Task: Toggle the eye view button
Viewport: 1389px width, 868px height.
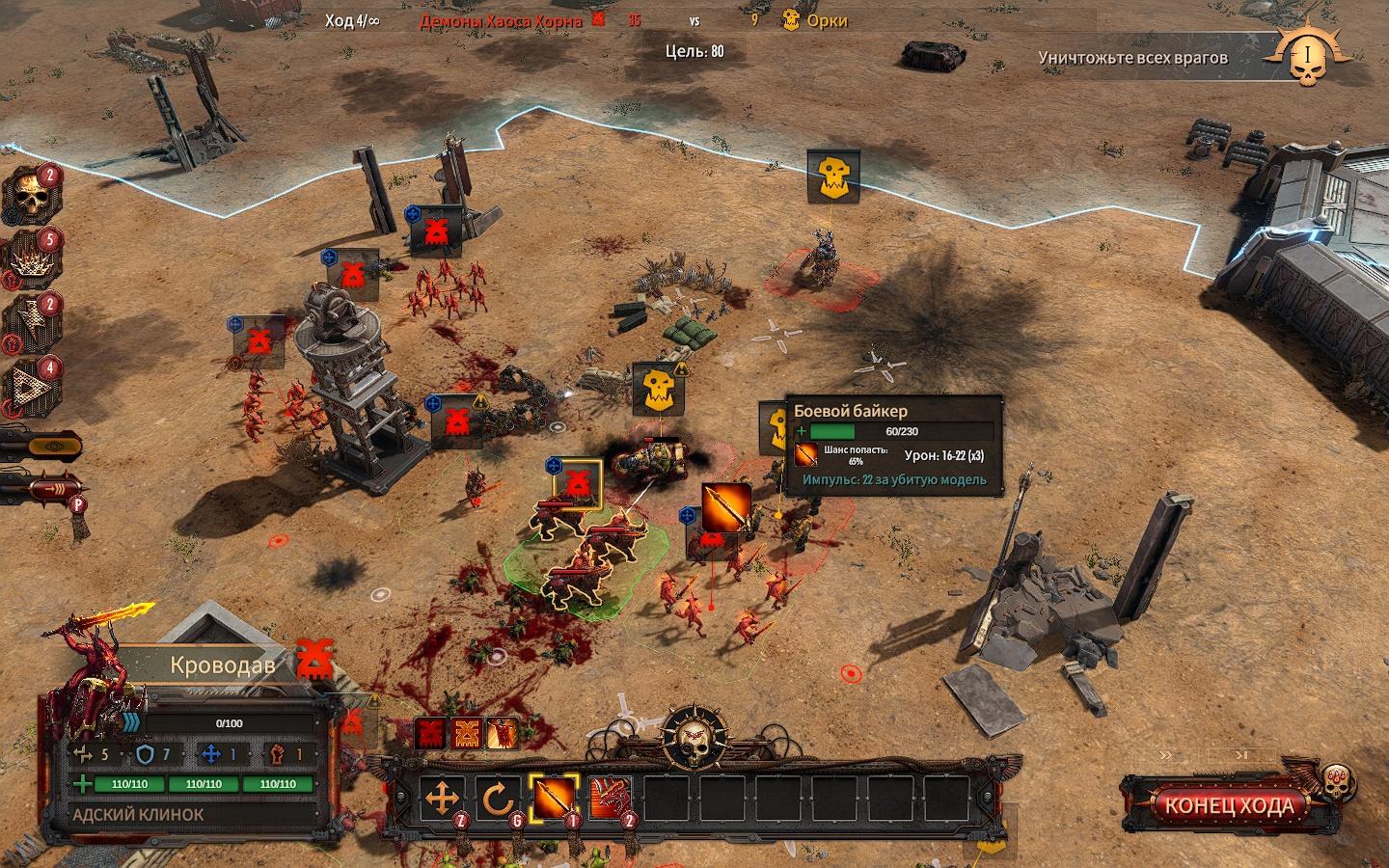Action: tap(41, 446)
